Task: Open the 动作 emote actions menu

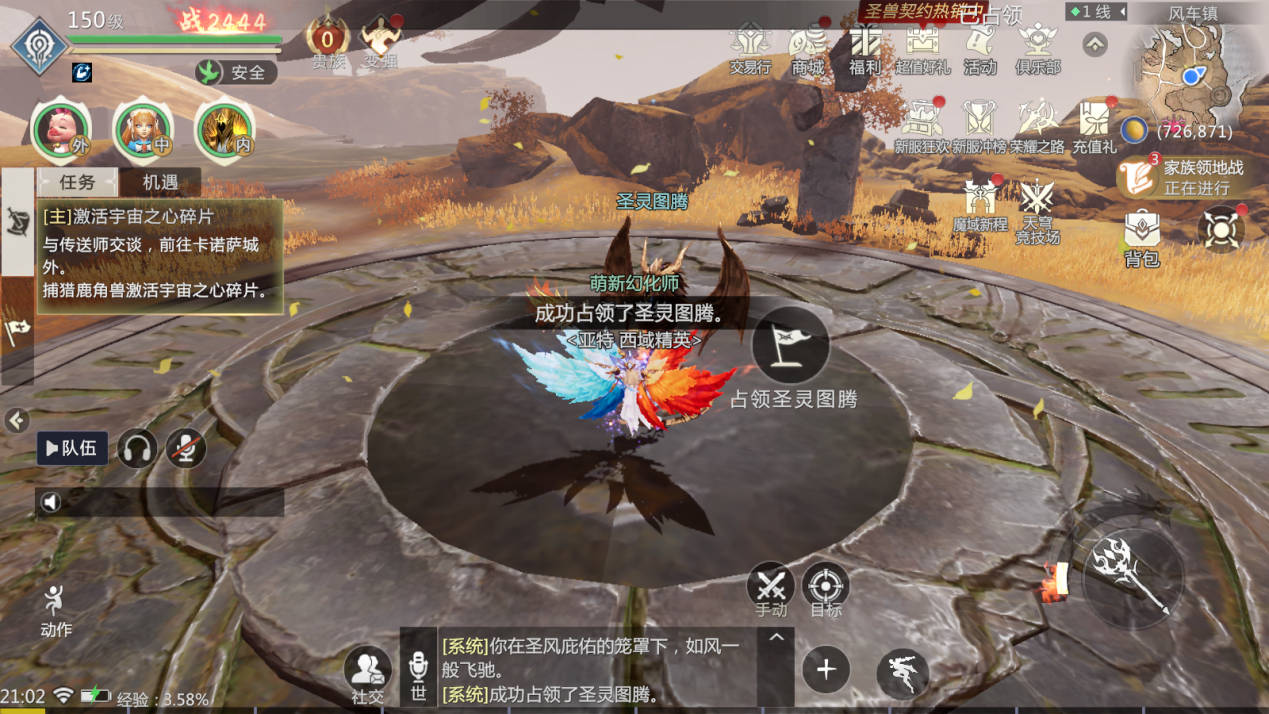Action: pos(55,610)
